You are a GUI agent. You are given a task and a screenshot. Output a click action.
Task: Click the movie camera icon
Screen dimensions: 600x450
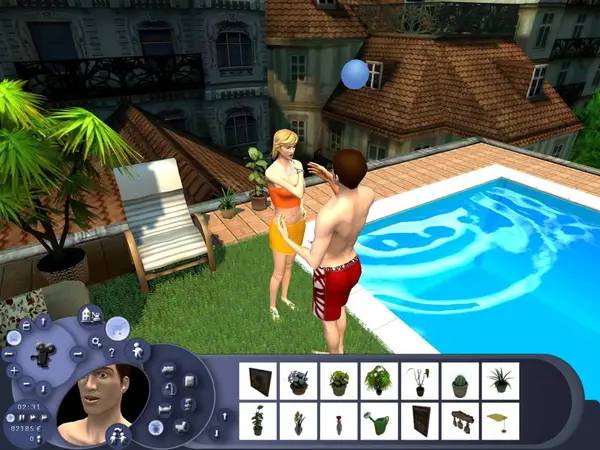click(x=44, y=354)
